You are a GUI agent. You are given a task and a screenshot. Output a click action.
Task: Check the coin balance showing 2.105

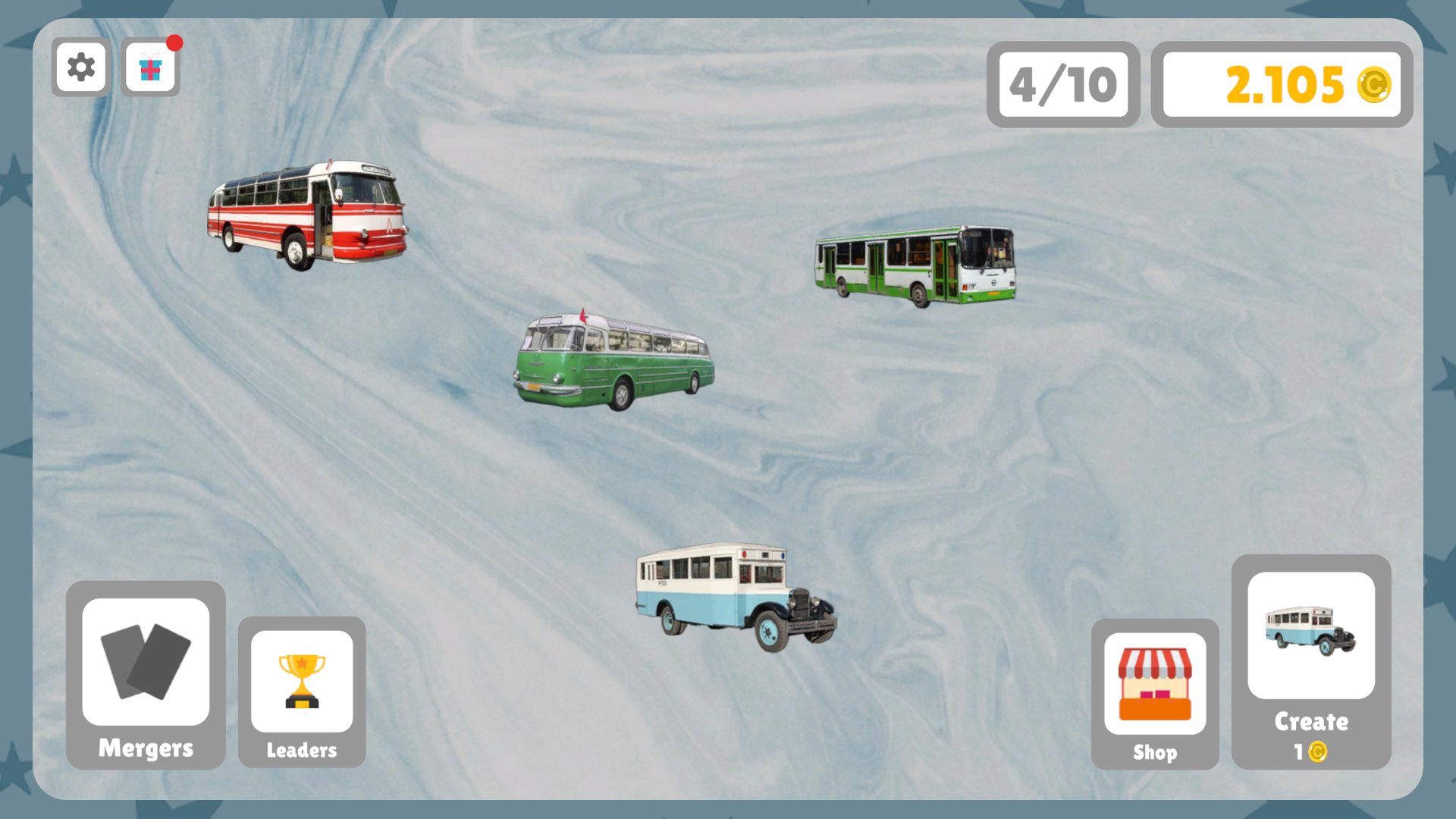1282,86
